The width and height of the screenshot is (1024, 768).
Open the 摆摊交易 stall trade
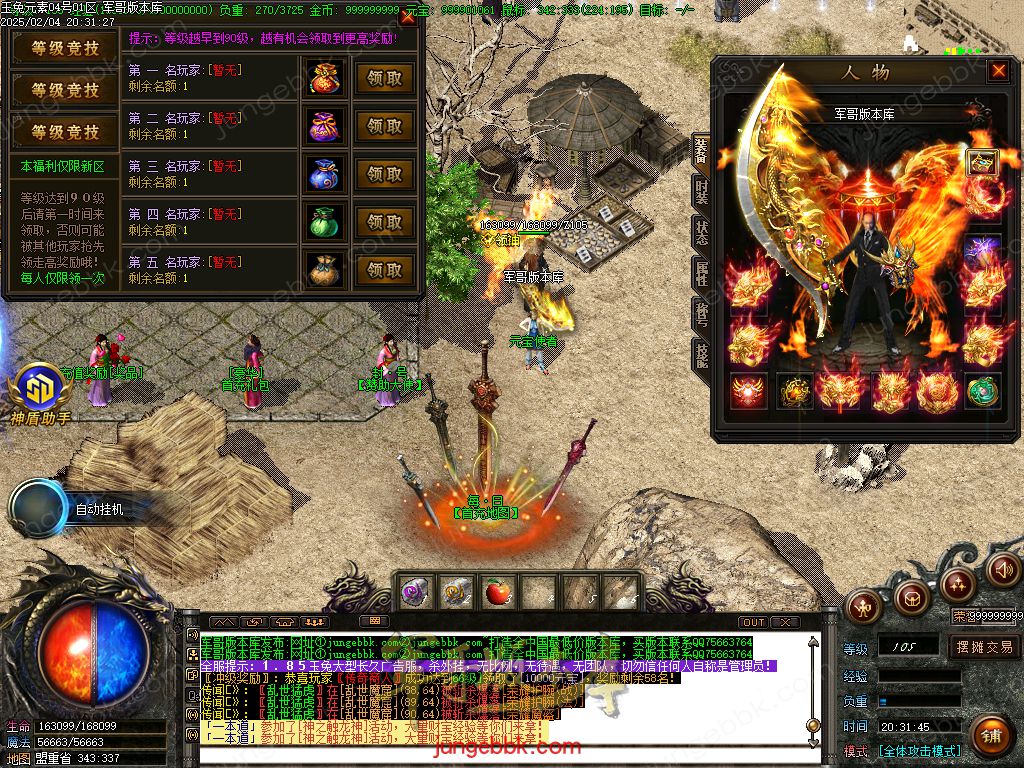pos(983,647)
